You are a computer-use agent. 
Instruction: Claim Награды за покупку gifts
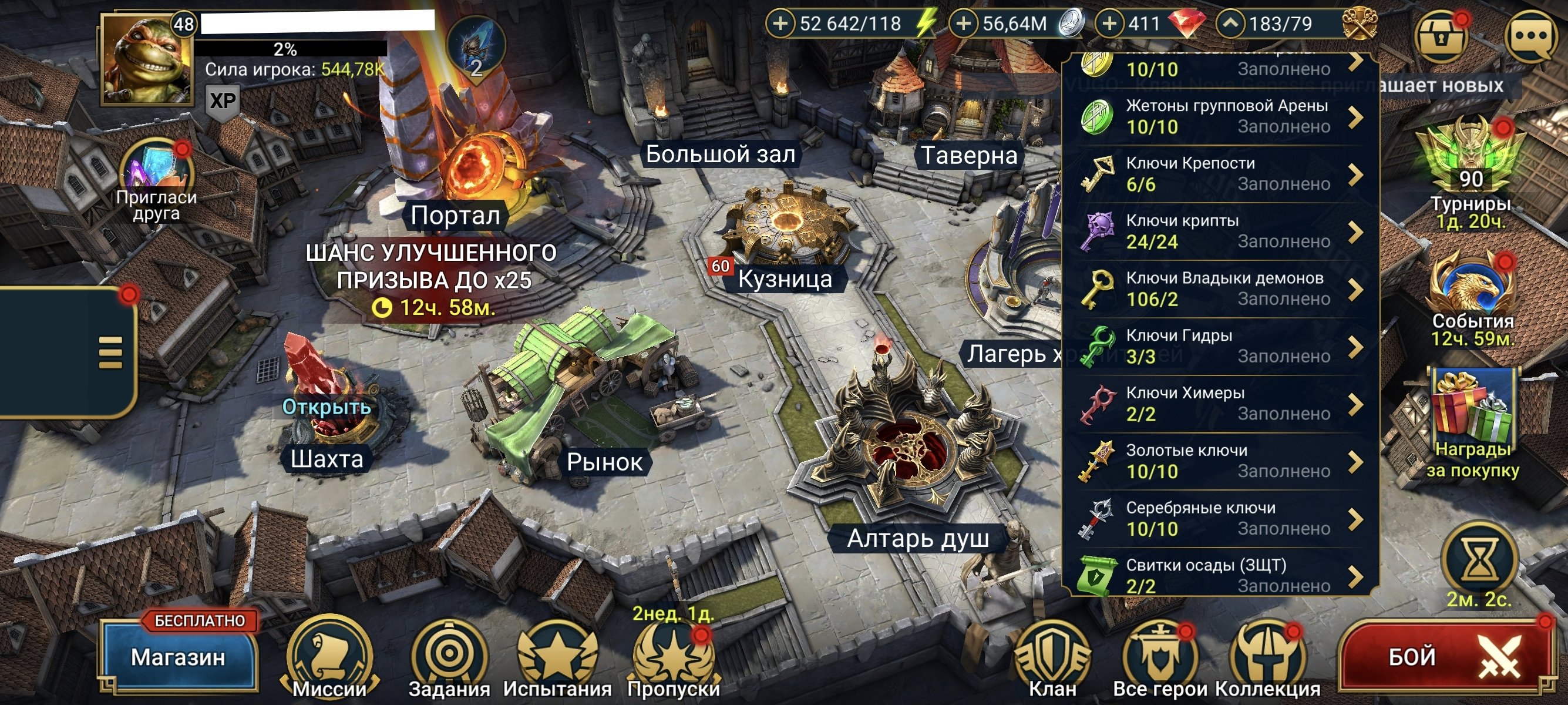pyautogui.click(x=1472, y=414)
